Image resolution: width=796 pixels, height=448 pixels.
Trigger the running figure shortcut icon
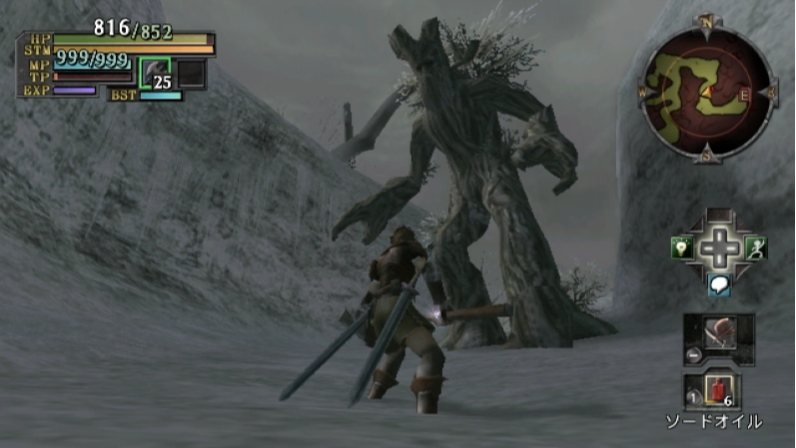(x=758, y=249)
